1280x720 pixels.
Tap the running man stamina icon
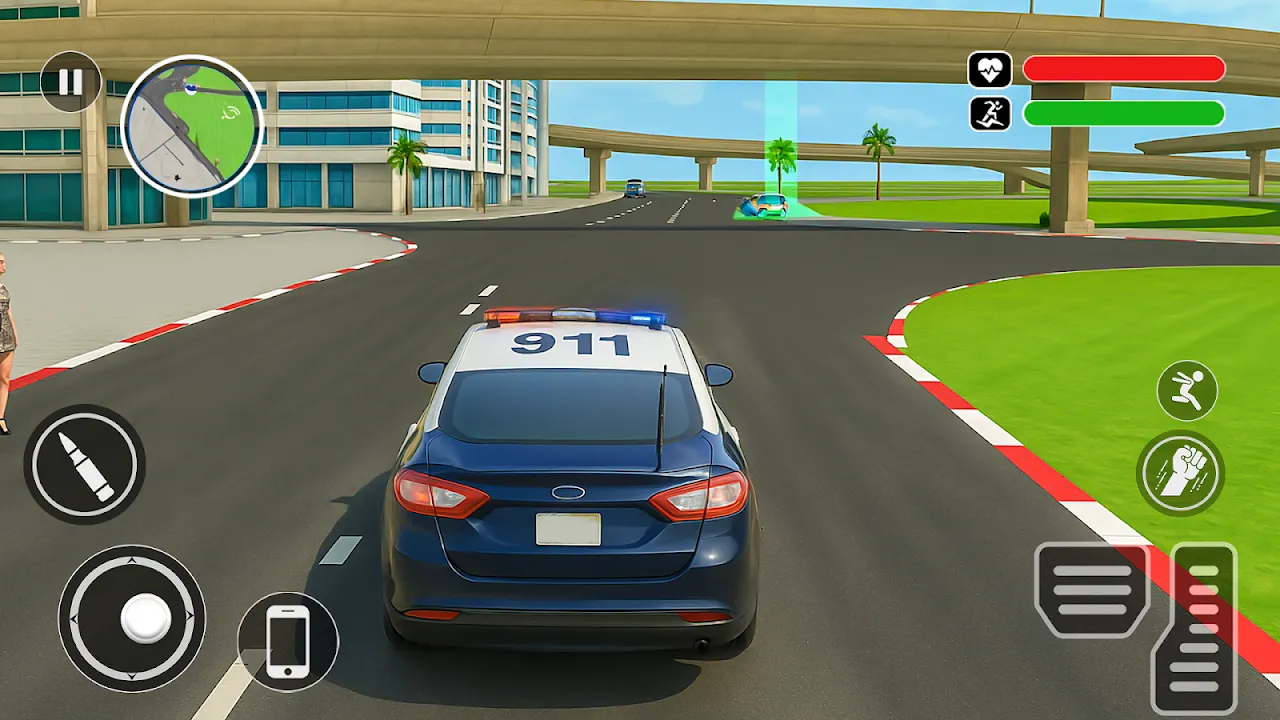point(988,113)
